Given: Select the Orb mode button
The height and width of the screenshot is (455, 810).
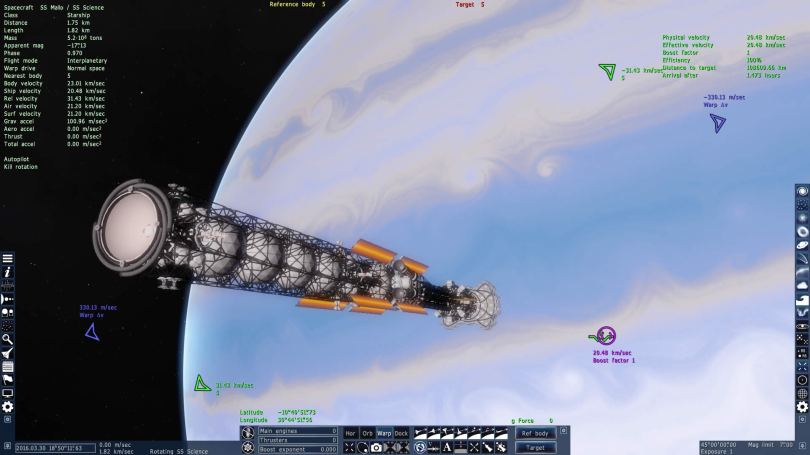Looking at the screenshot, I should pyautogui.click(x=367, y=433).
